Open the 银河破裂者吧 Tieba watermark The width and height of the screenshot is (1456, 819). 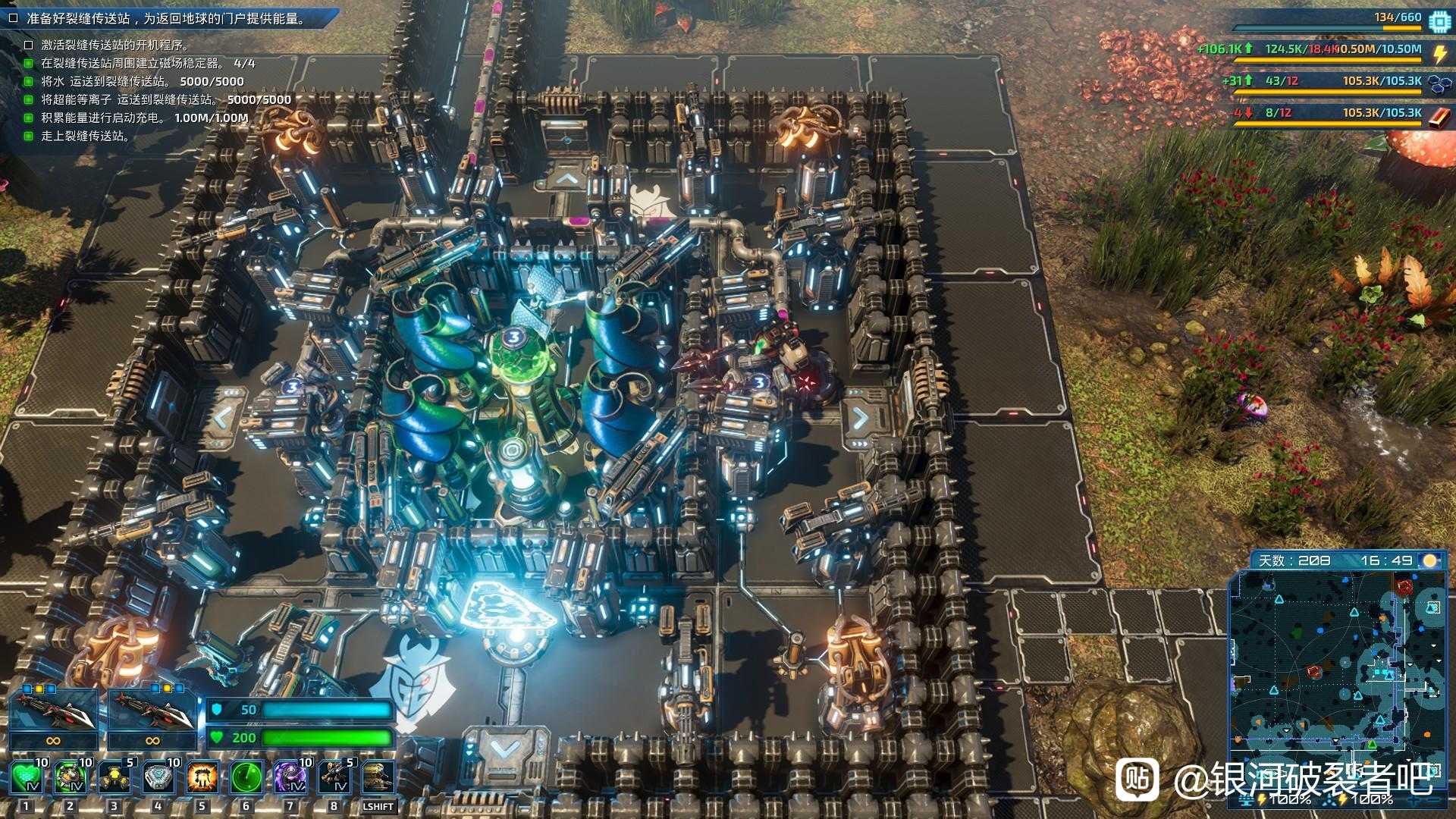(1282, 780)
